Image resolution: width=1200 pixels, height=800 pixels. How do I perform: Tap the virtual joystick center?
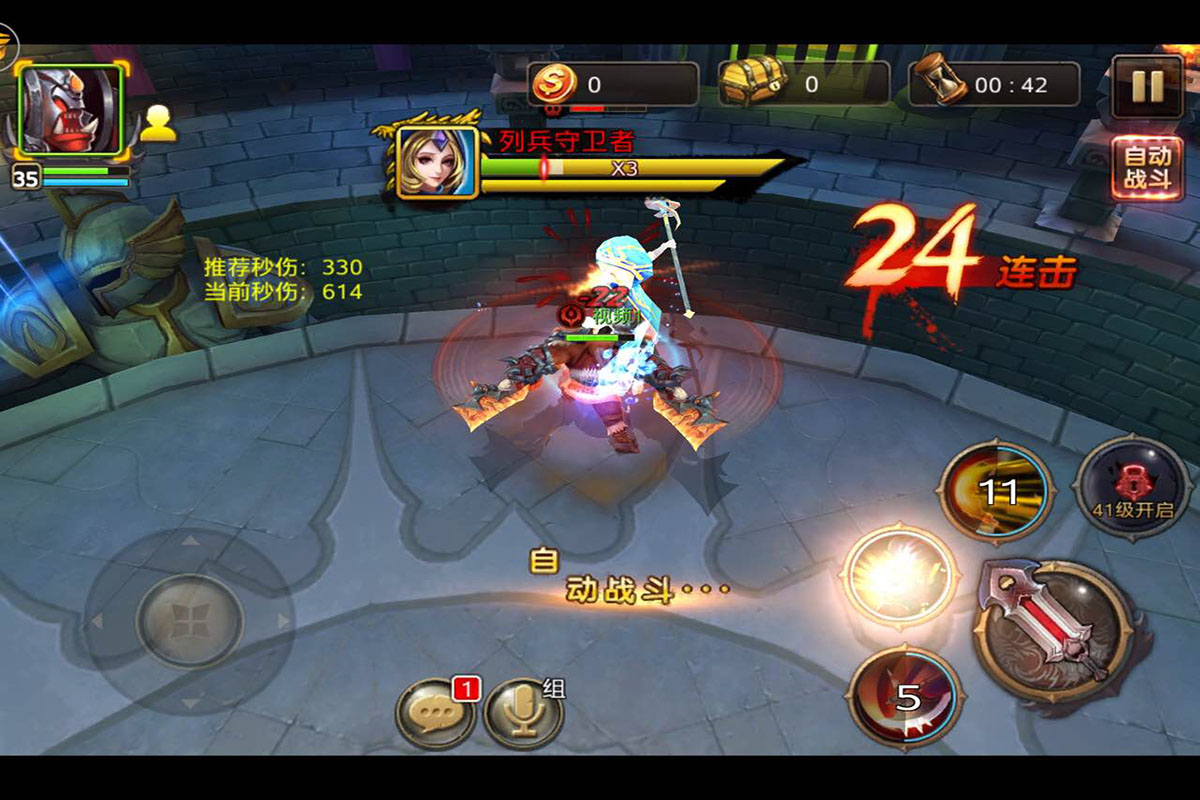point(189,620)
